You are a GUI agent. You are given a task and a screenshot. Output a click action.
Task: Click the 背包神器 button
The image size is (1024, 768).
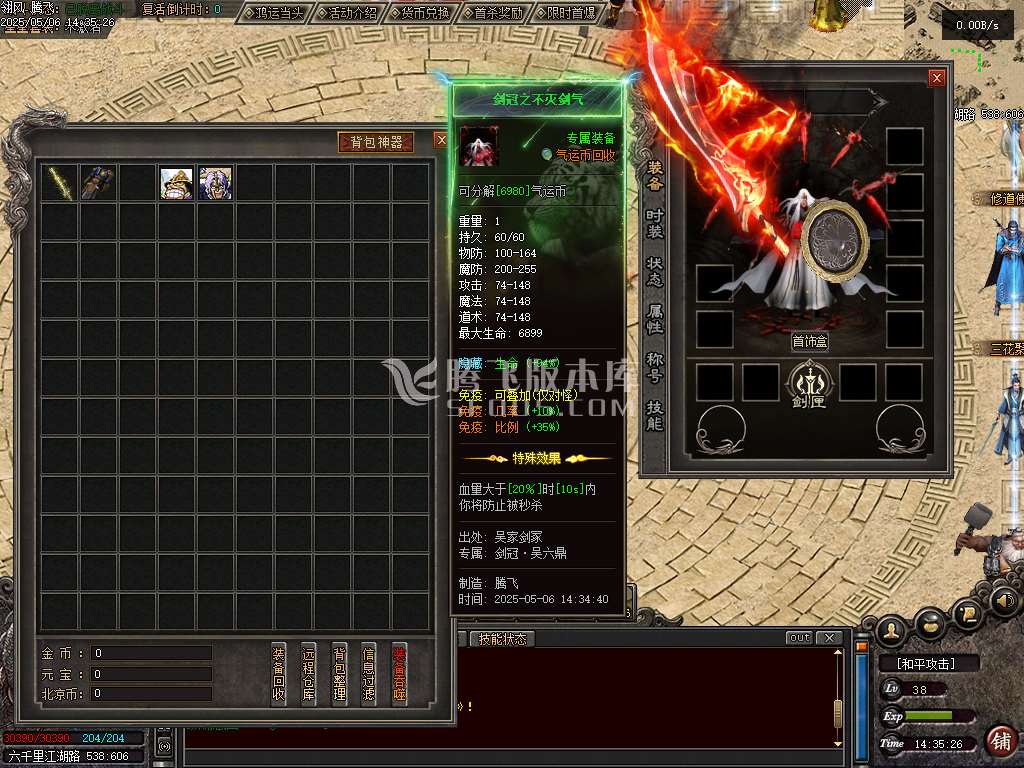pyautogui.click(x=376, y=142)
